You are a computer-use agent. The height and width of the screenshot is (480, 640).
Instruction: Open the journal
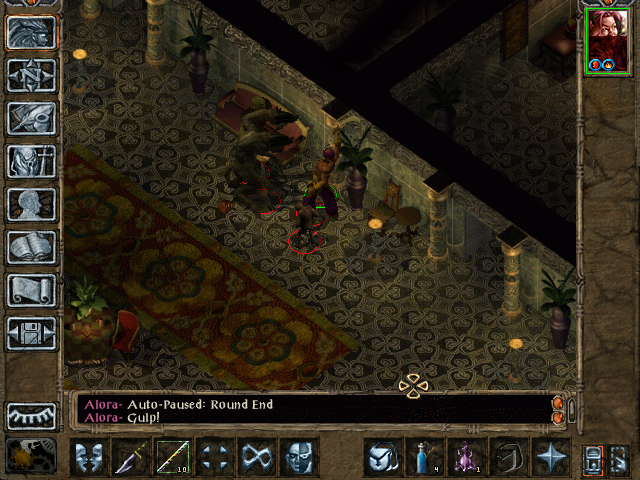(32, 118)
